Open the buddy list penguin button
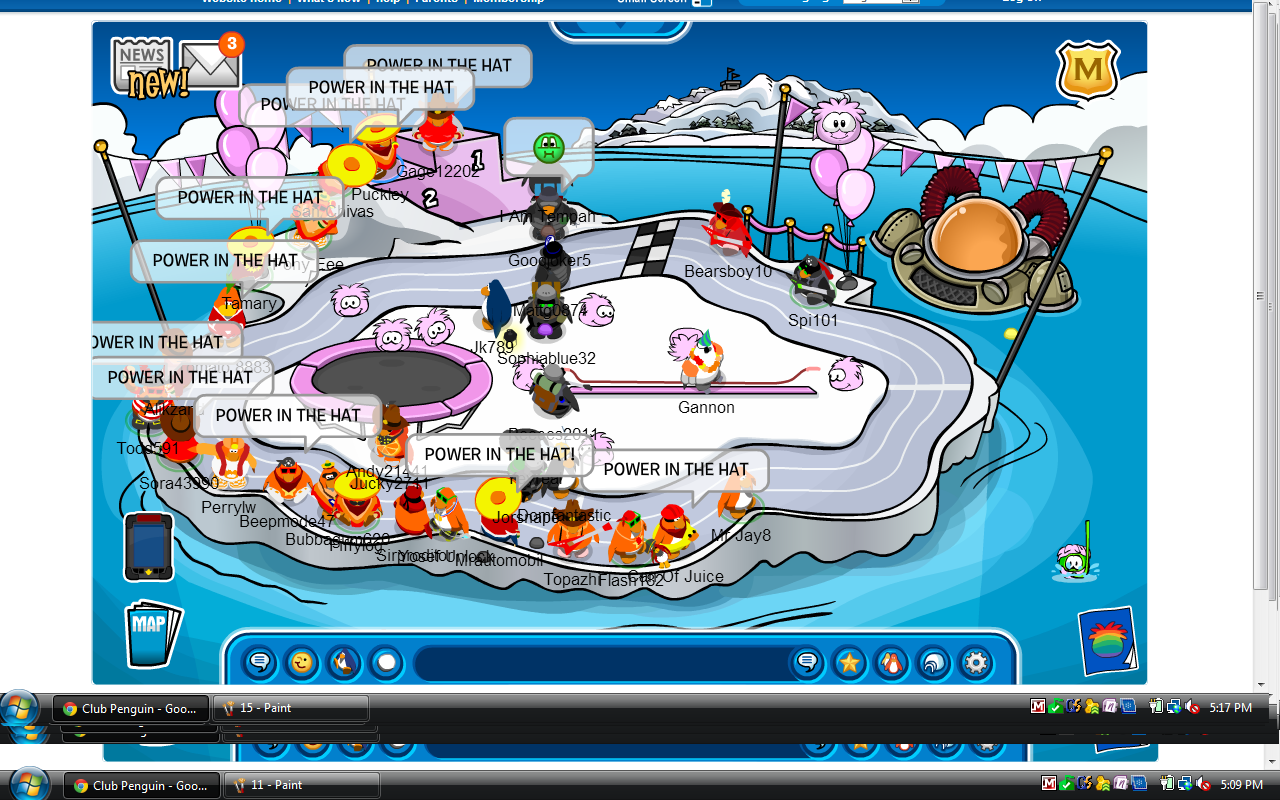The image size is (1280, 800). pyautogui.click(x=891, y=662)
